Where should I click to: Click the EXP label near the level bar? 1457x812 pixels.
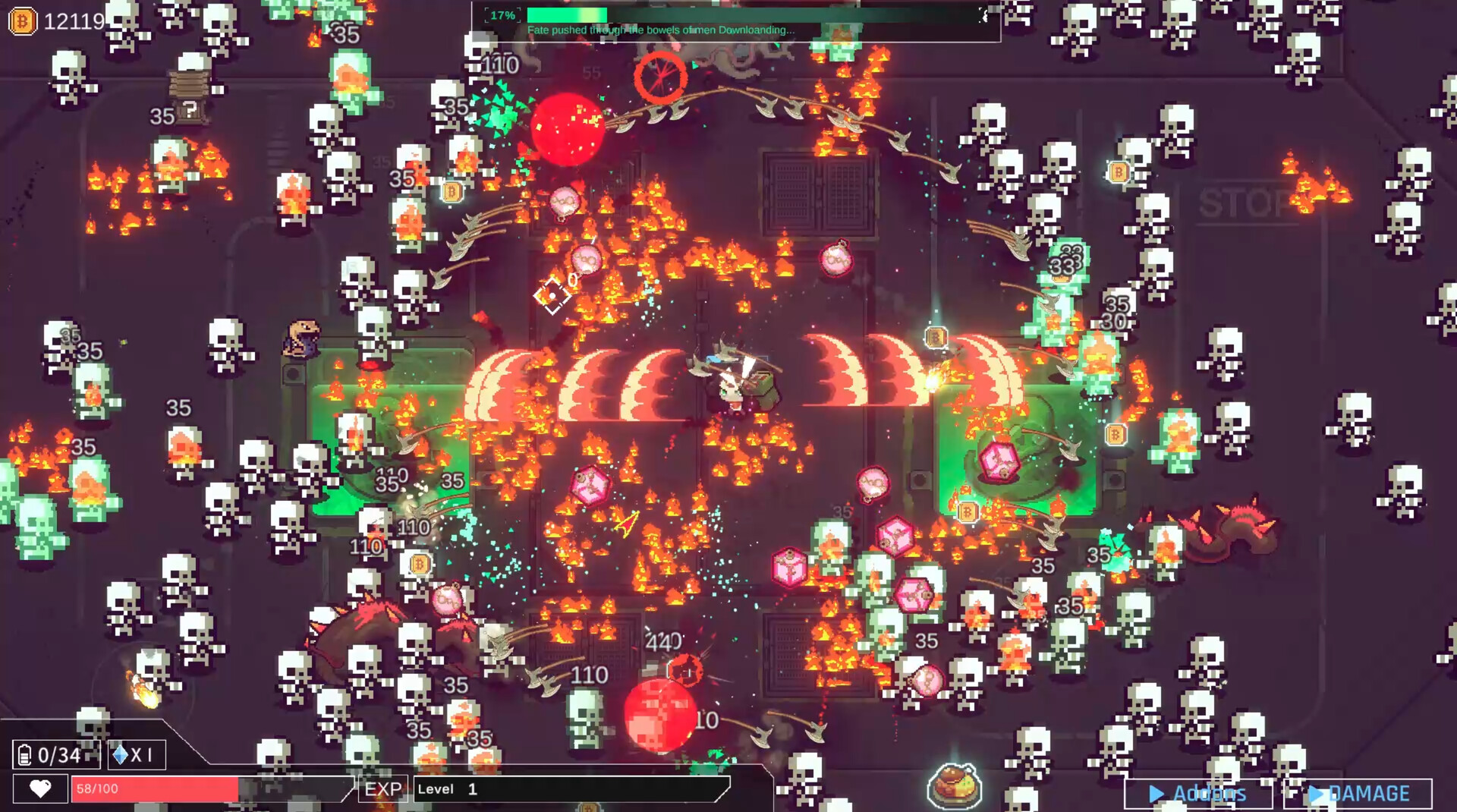383,789
